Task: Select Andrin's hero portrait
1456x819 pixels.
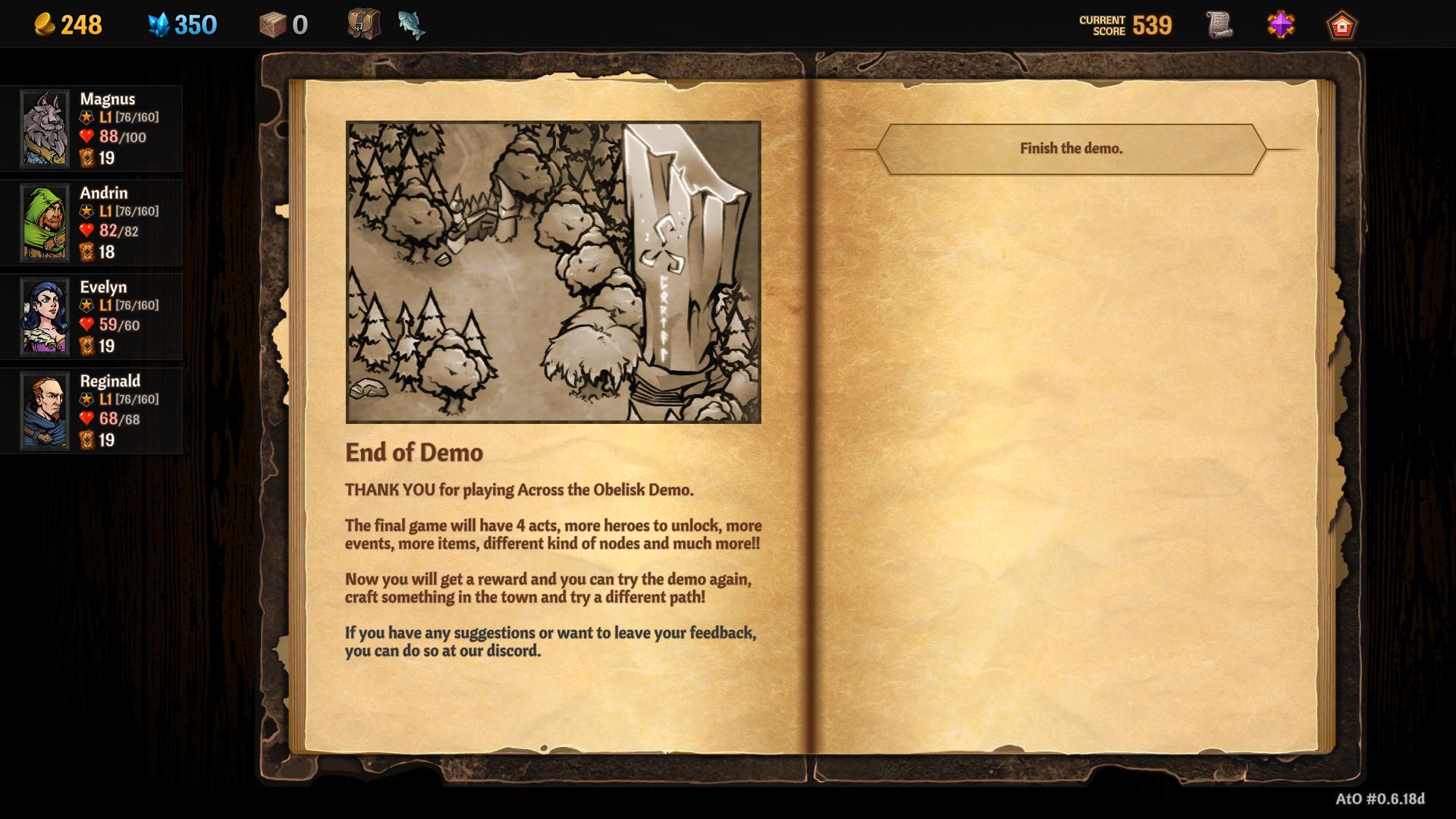Action: (x=45, y=222)
